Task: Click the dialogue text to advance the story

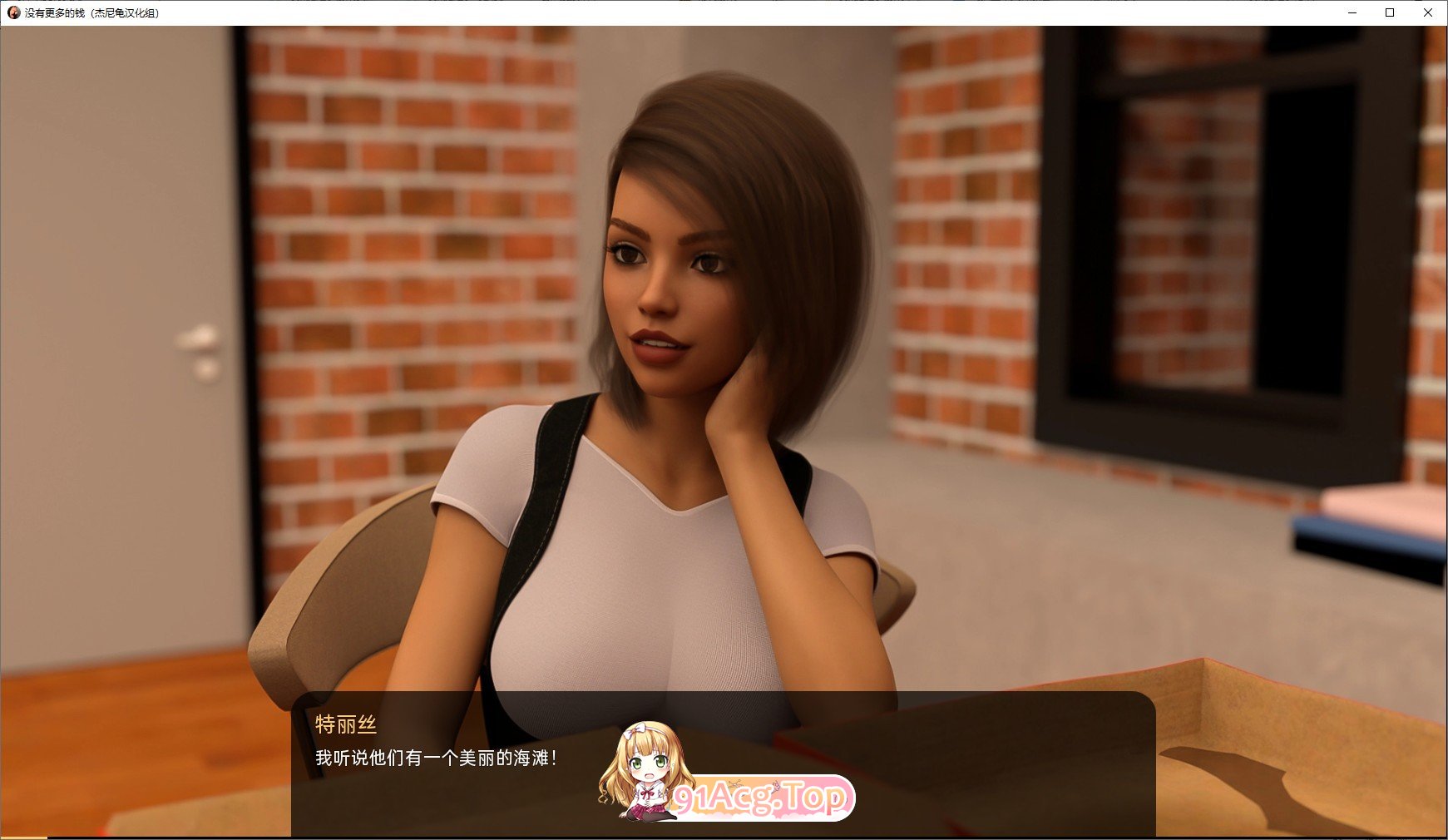Action: click(x=437, y=758)
